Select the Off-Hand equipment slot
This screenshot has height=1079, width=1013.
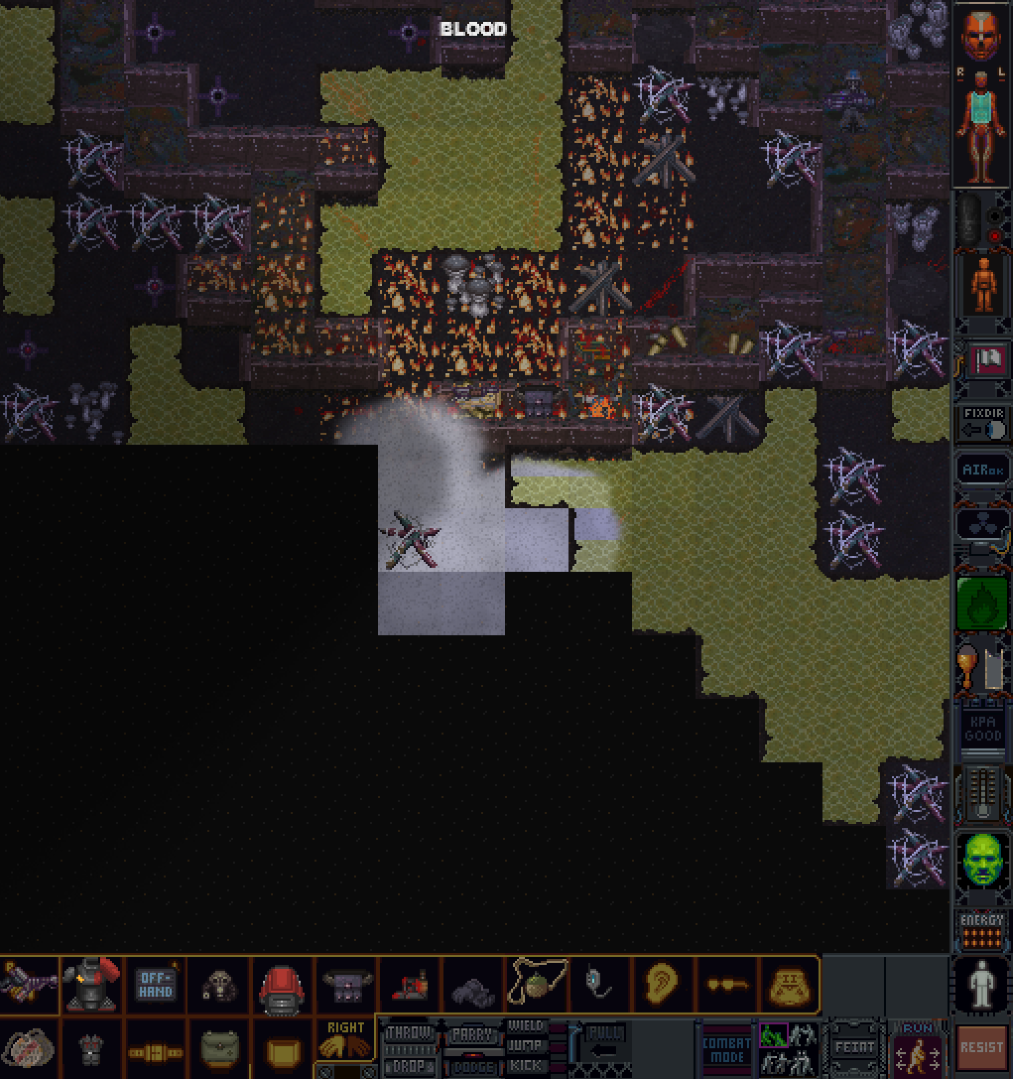point(155,985)
